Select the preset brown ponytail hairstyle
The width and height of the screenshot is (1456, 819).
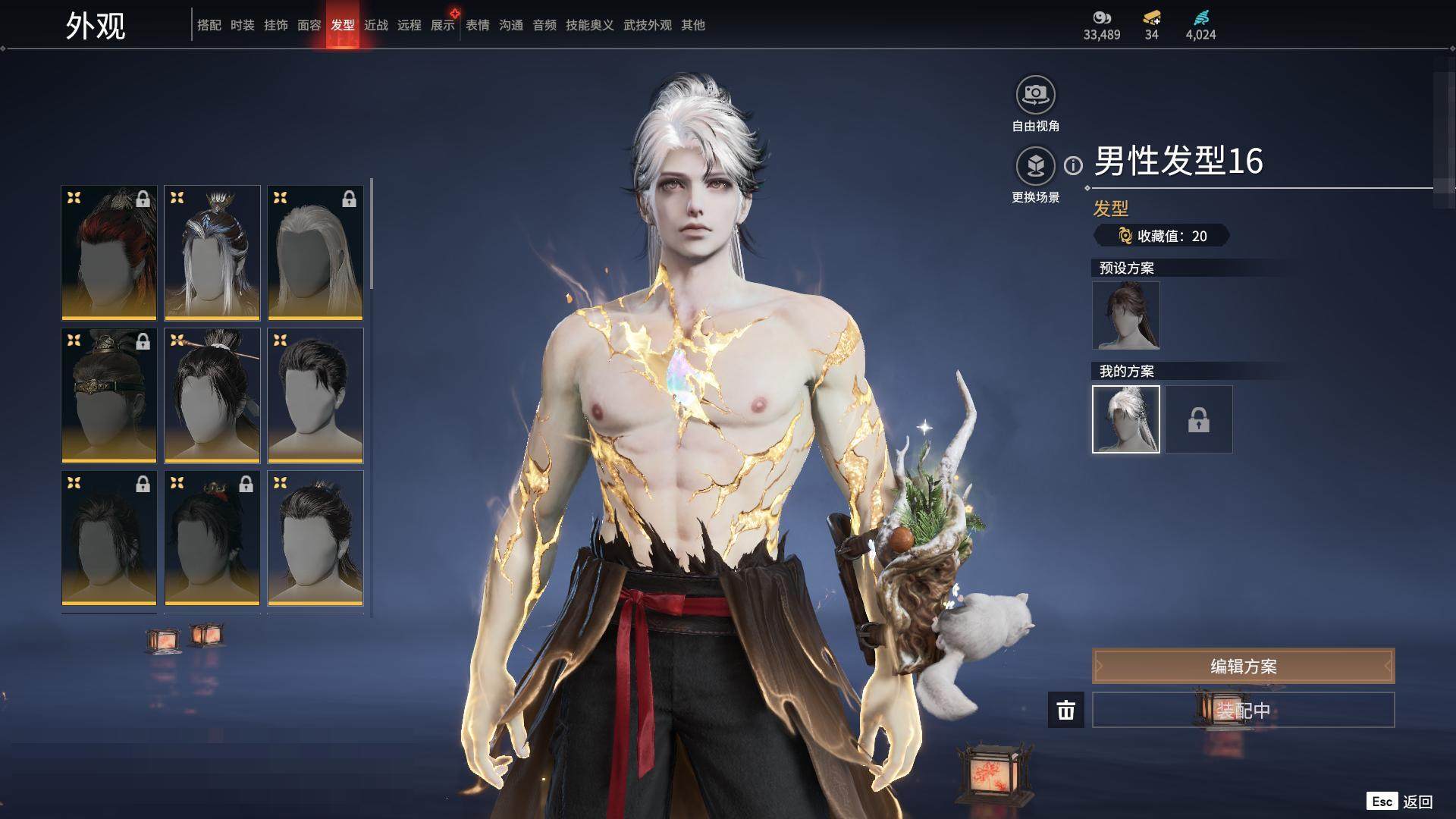click(x=1125, y=315)
